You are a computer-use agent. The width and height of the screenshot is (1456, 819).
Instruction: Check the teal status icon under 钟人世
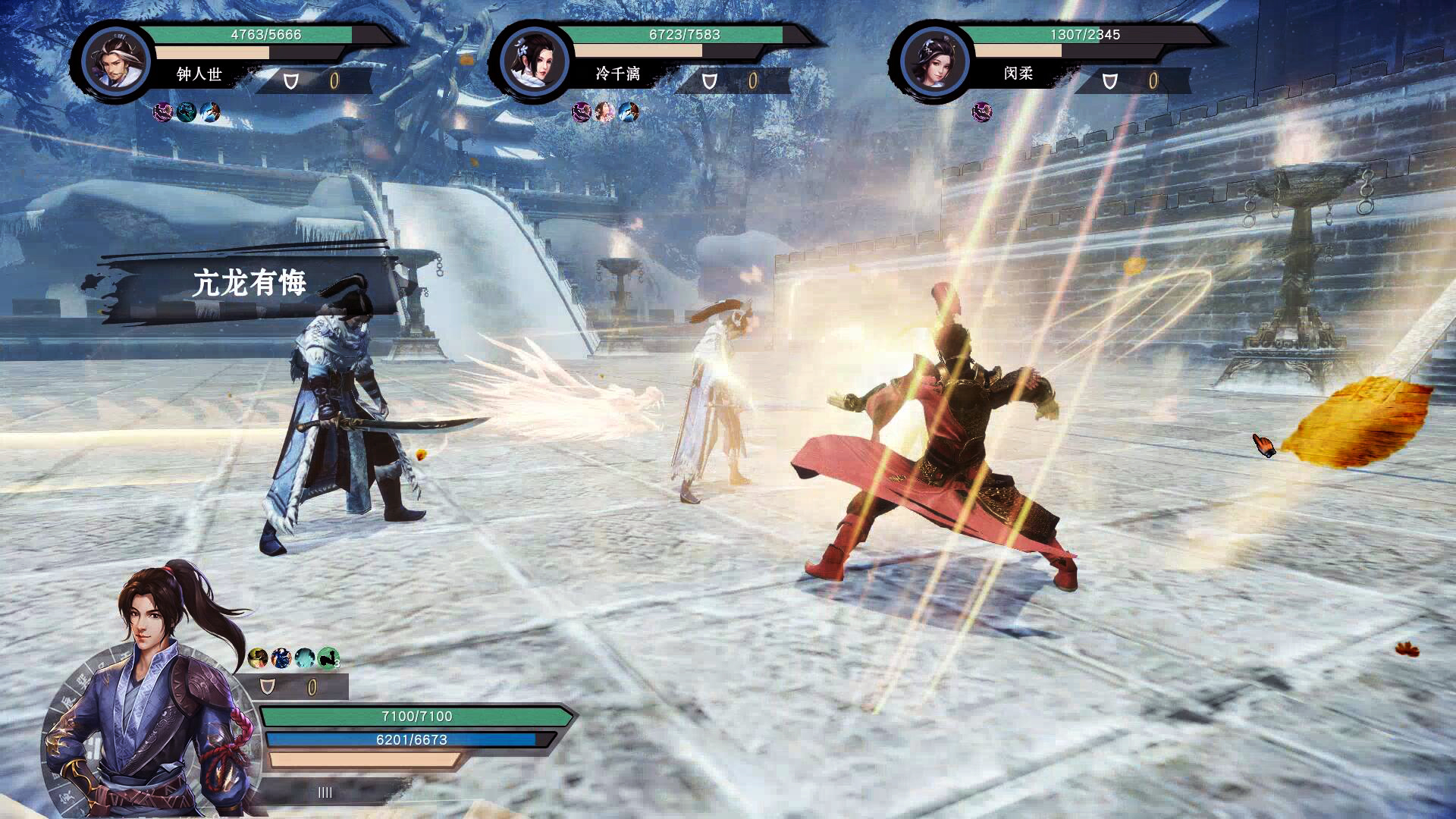coord(187,112)
